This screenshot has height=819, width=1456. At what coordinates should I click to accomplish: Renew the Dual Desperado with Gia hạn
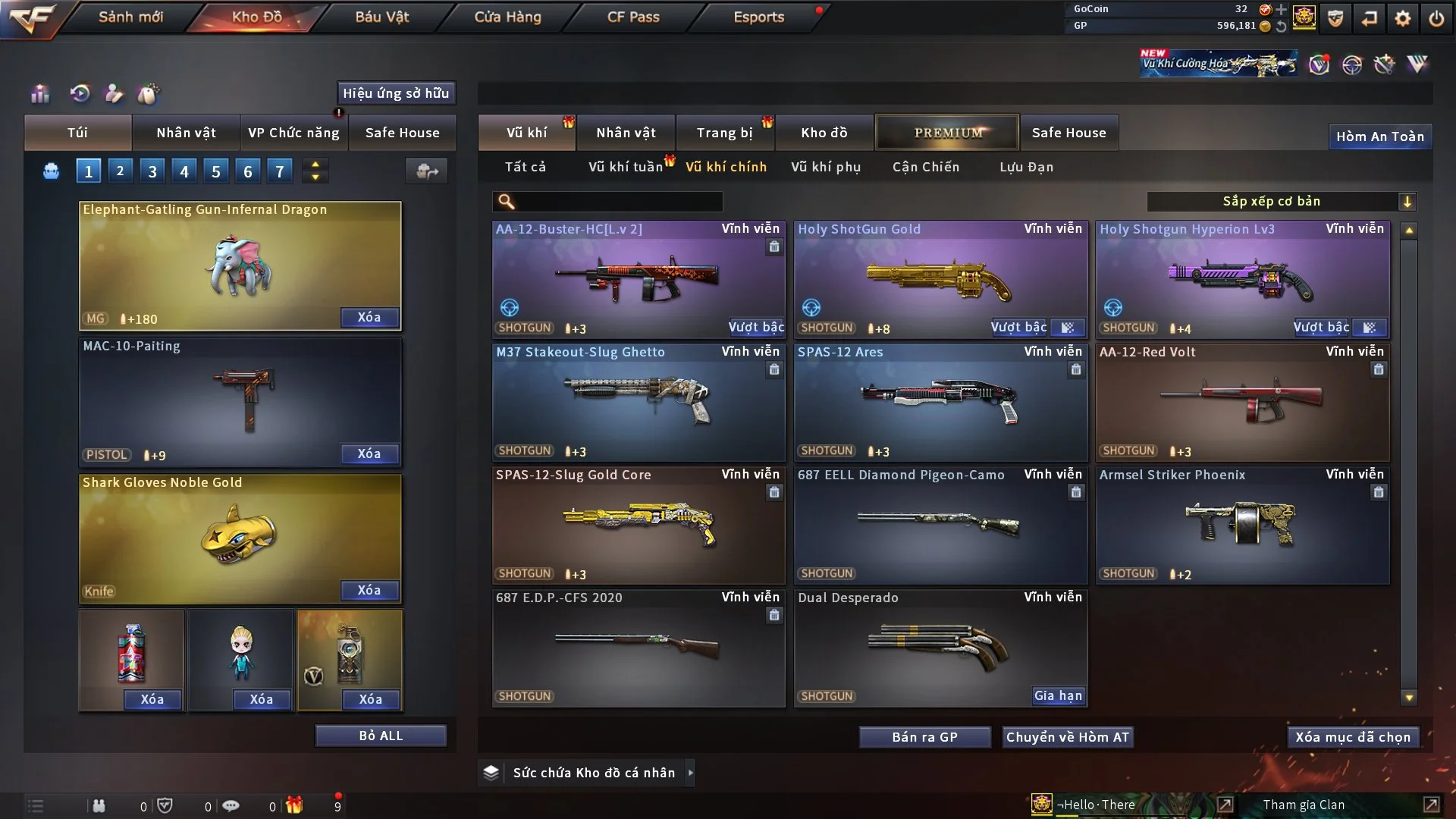pos(1058,695)
